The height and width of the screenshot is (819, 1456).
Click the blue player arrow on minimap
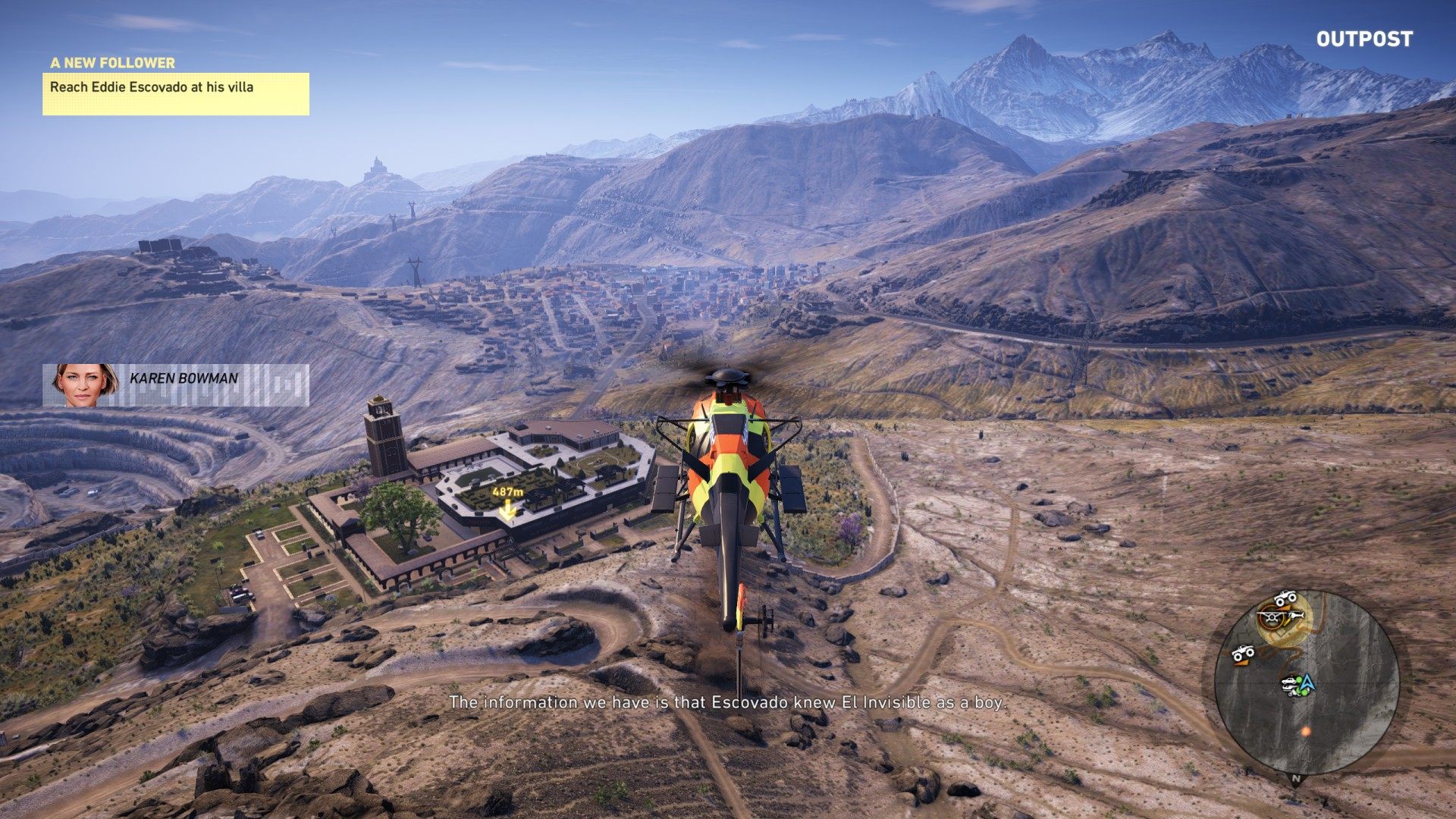coord(1307,684)
